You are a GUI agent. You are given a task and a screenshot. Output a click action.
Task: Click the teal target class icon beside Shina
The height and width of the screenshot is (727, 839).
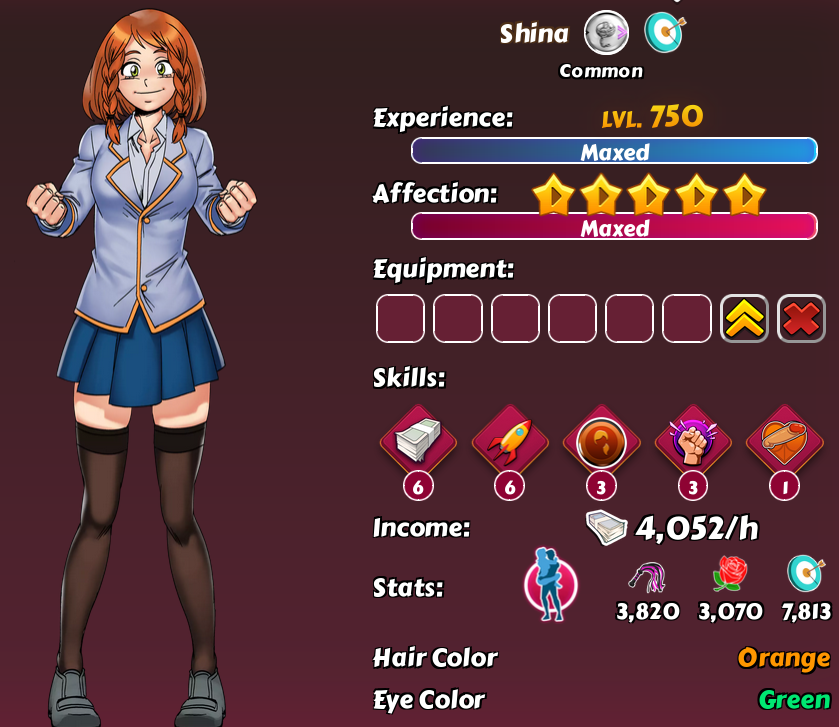tap(662, 33)
